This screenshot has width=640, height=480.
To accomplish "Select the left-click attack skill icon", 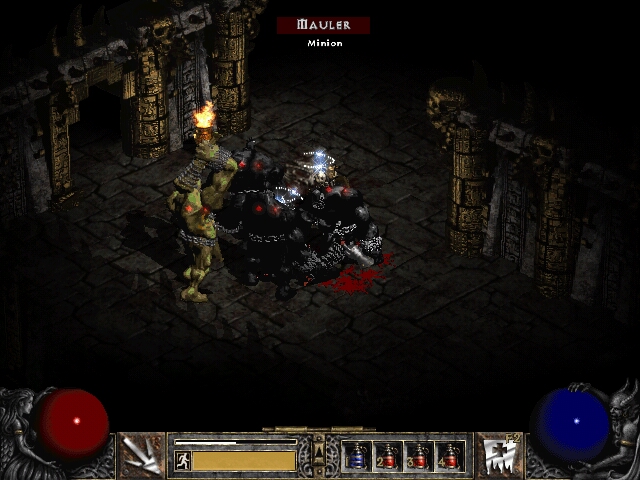I will 140,455.
